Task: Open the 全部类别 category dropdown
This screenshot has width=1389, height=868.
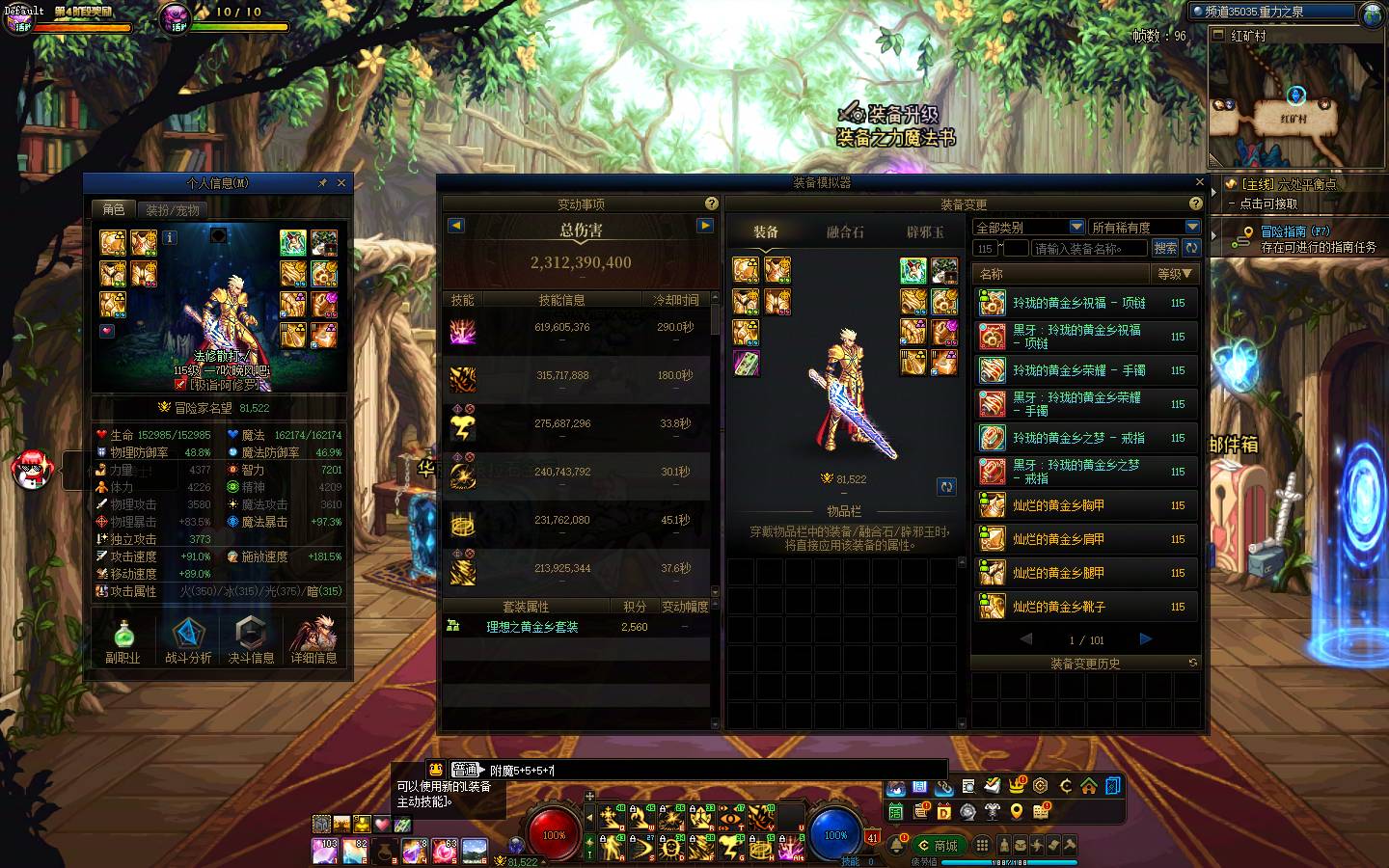Action: (1029, 227)
